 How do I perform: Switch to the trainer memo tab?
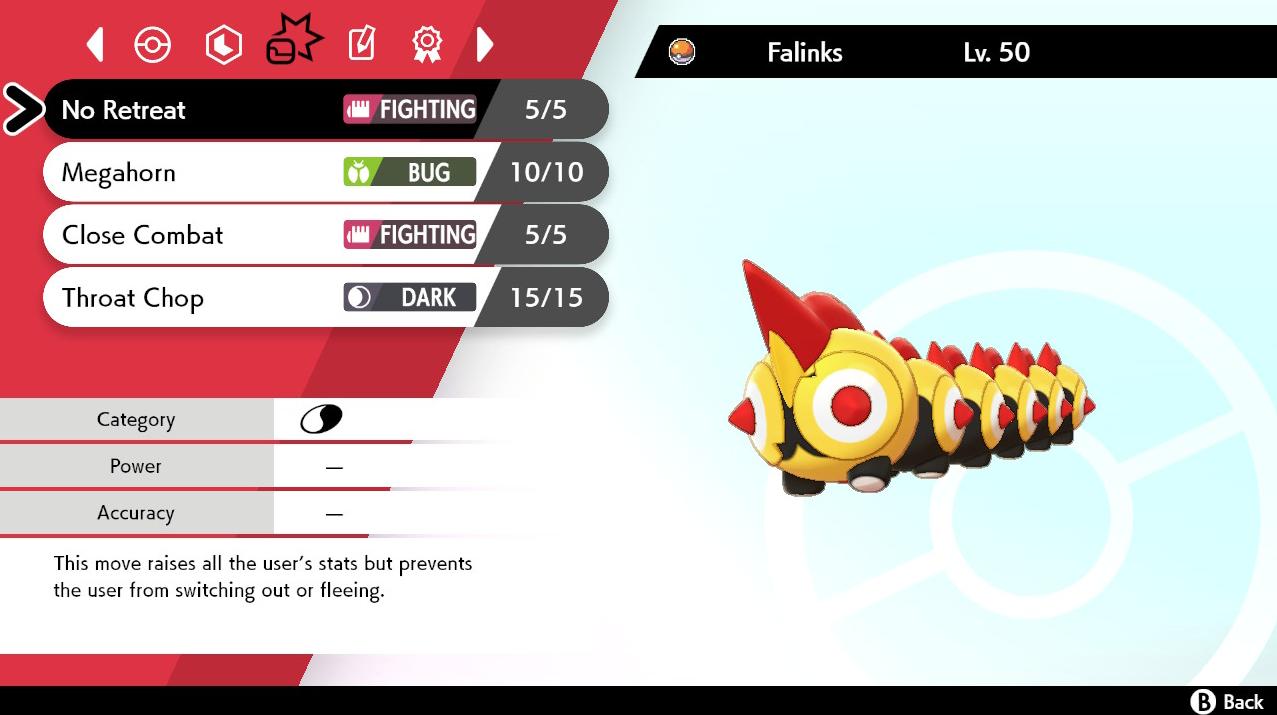point(361,44)
